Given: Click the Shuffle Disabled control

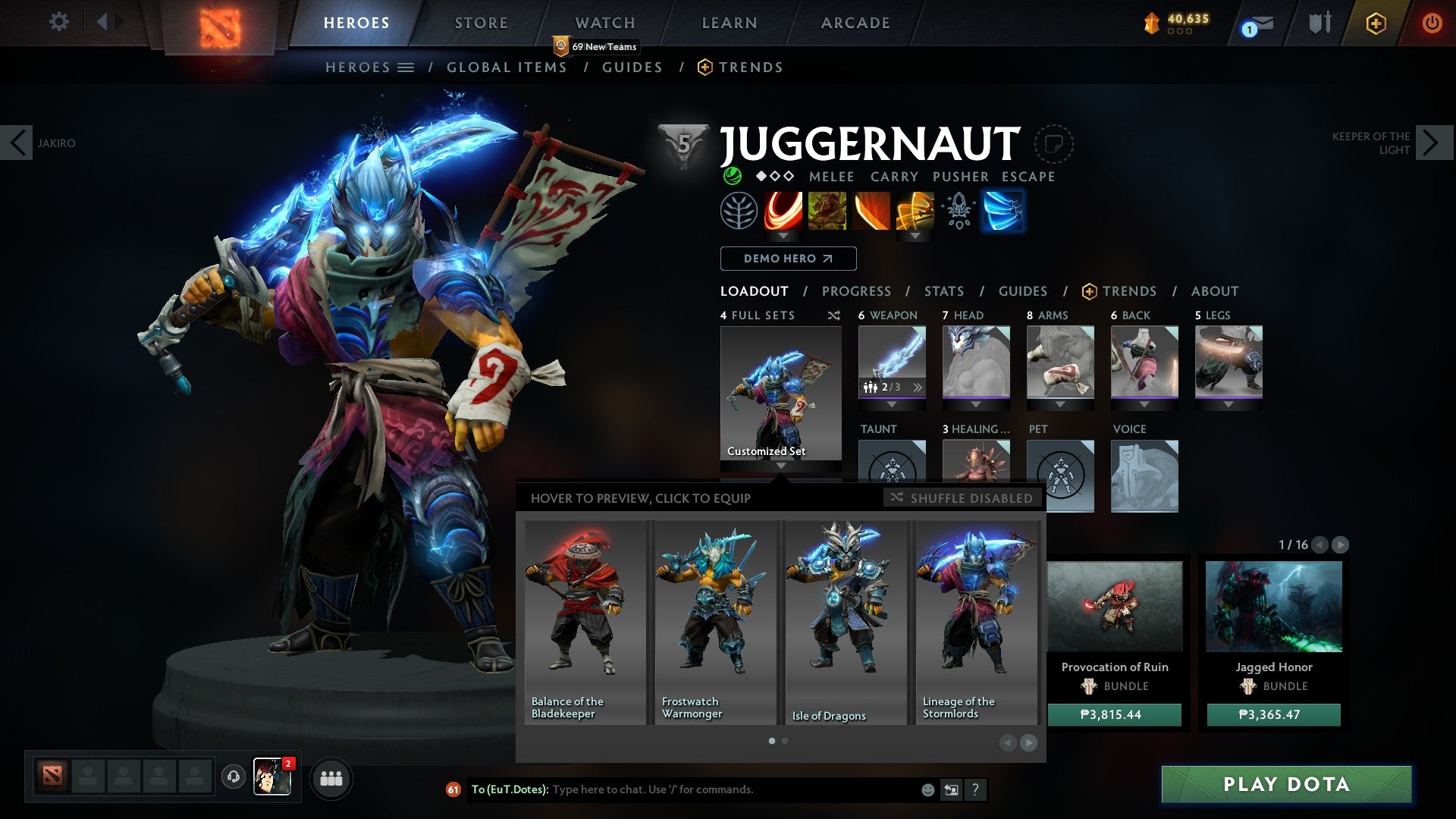Looking at the screenshot, I should (962, 498).
